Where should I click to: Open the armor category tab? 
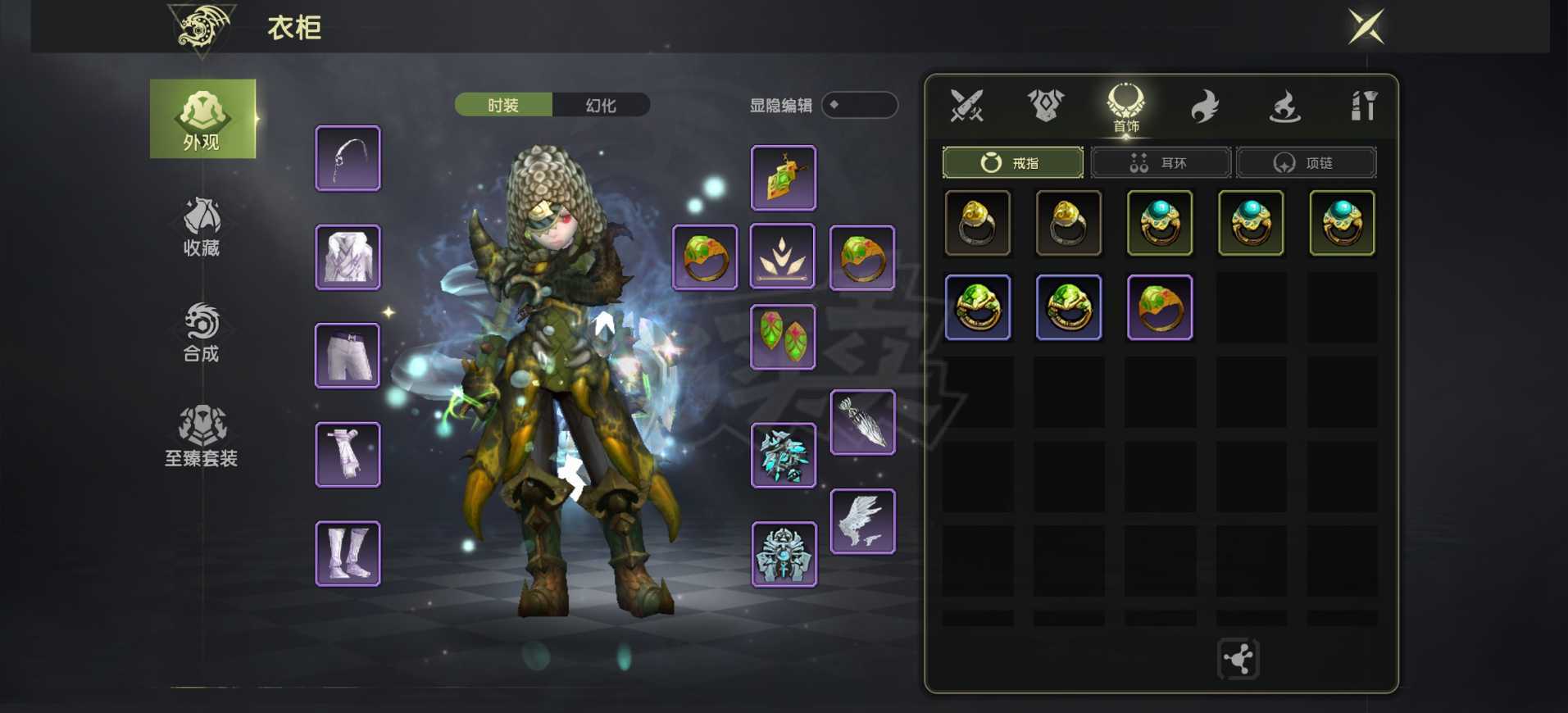point(1046,106)
